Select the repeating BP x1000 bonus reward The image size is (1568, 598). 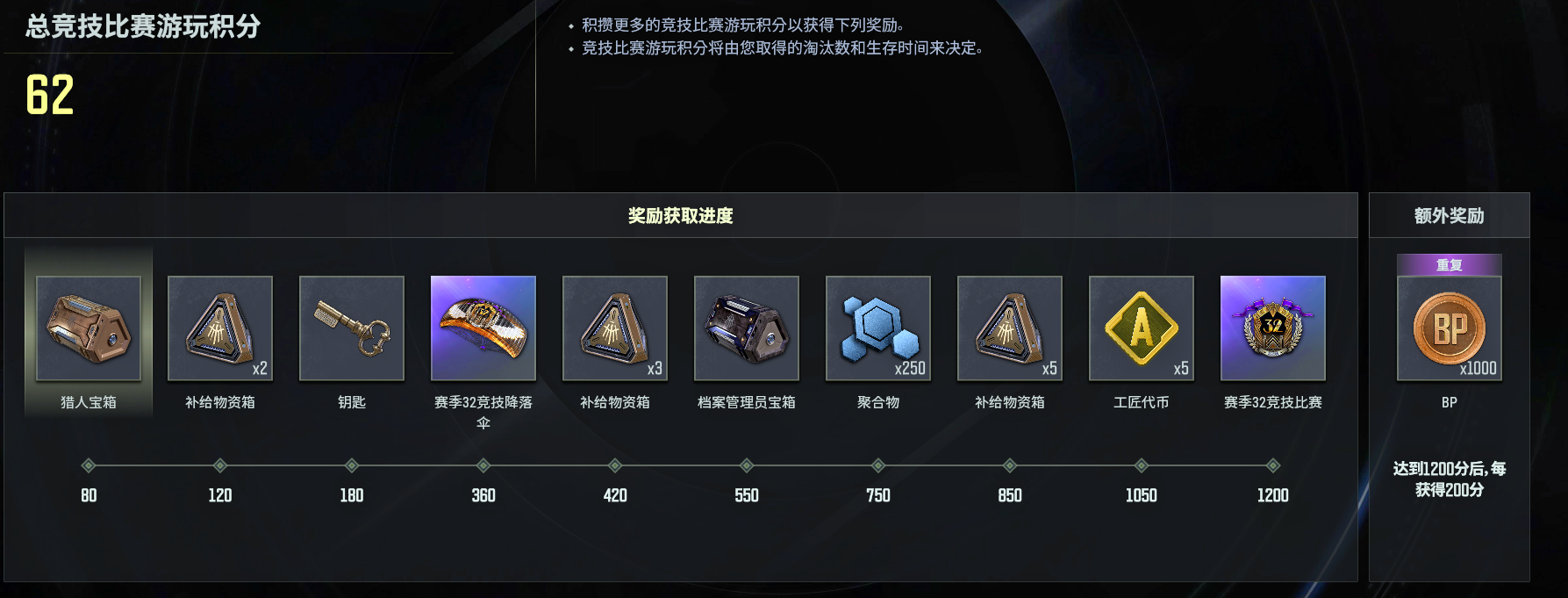1450,328
